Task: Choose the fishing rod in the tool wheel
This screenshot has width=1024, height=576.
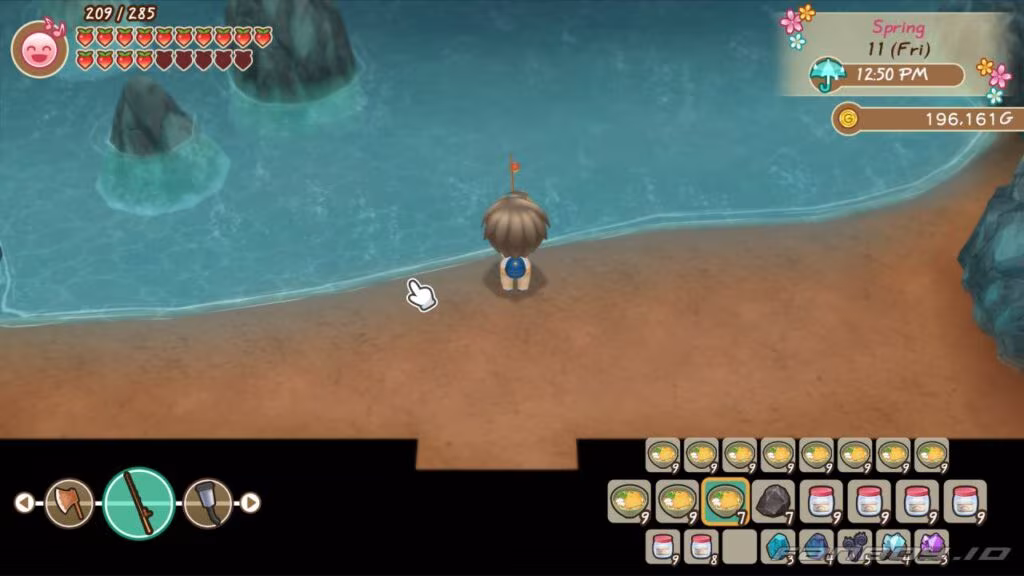Action: click(139, 503)
